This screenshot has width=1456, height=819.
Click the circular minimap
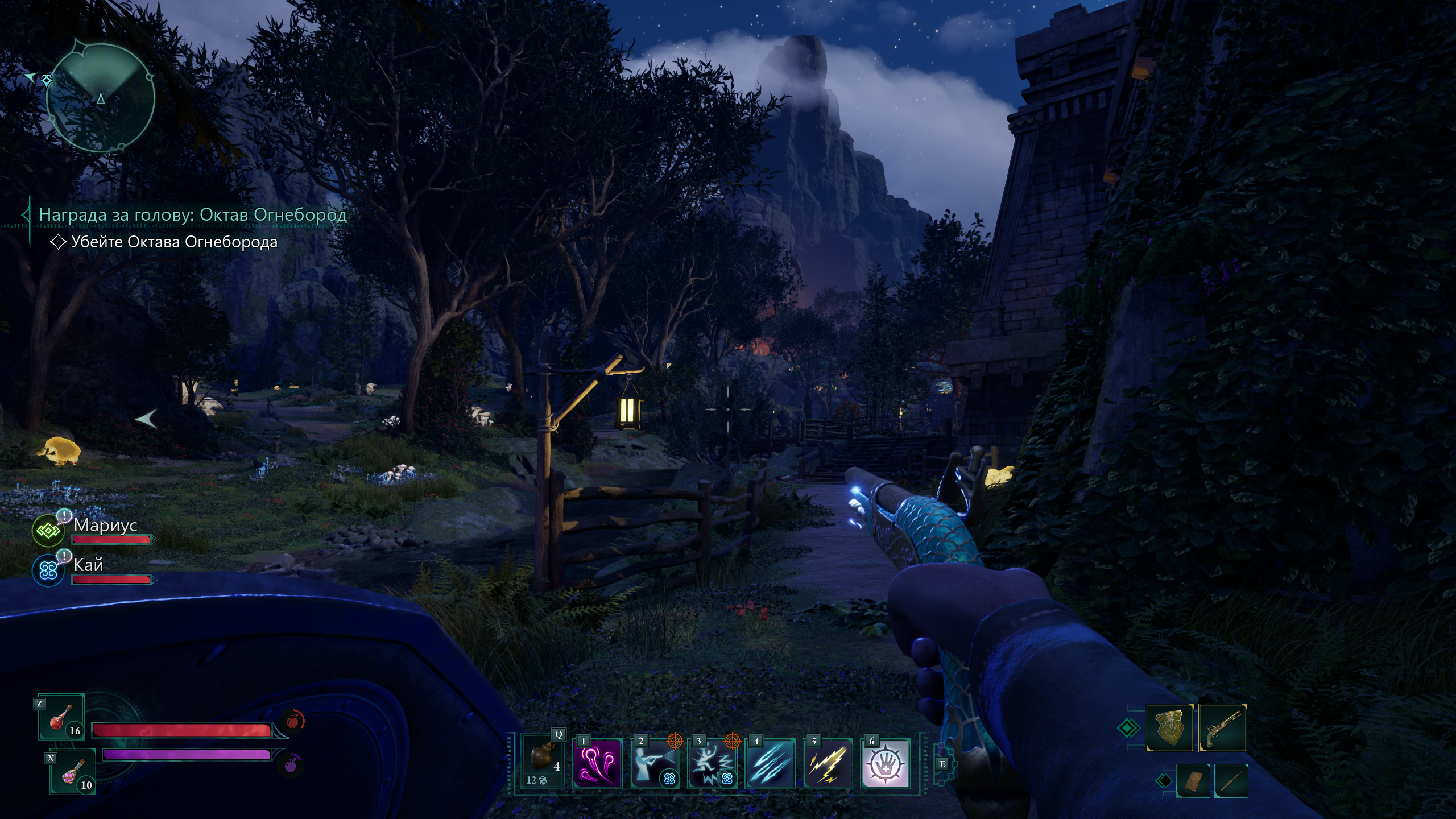click(x=100, y=98)
